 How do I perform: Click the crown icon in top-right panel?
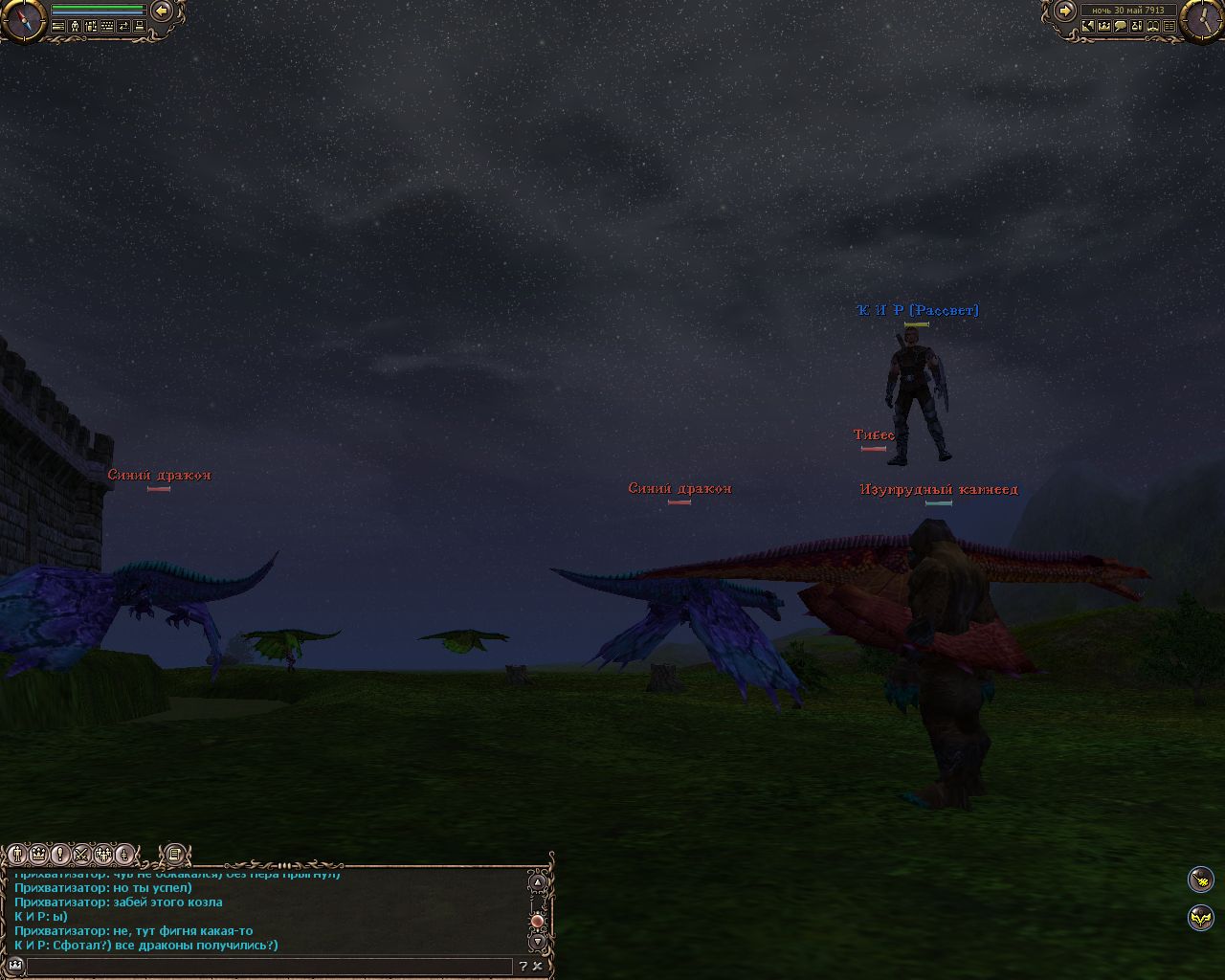[1104, 27]
